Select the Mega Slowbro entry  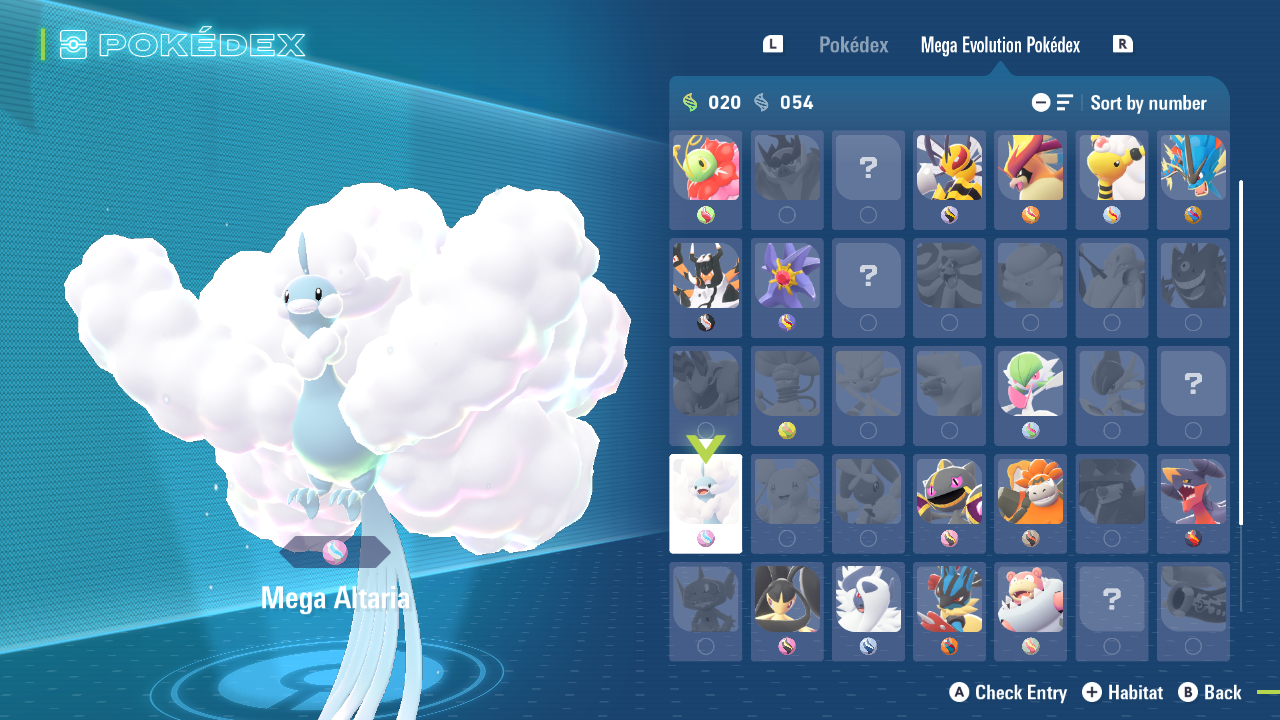1030,600
